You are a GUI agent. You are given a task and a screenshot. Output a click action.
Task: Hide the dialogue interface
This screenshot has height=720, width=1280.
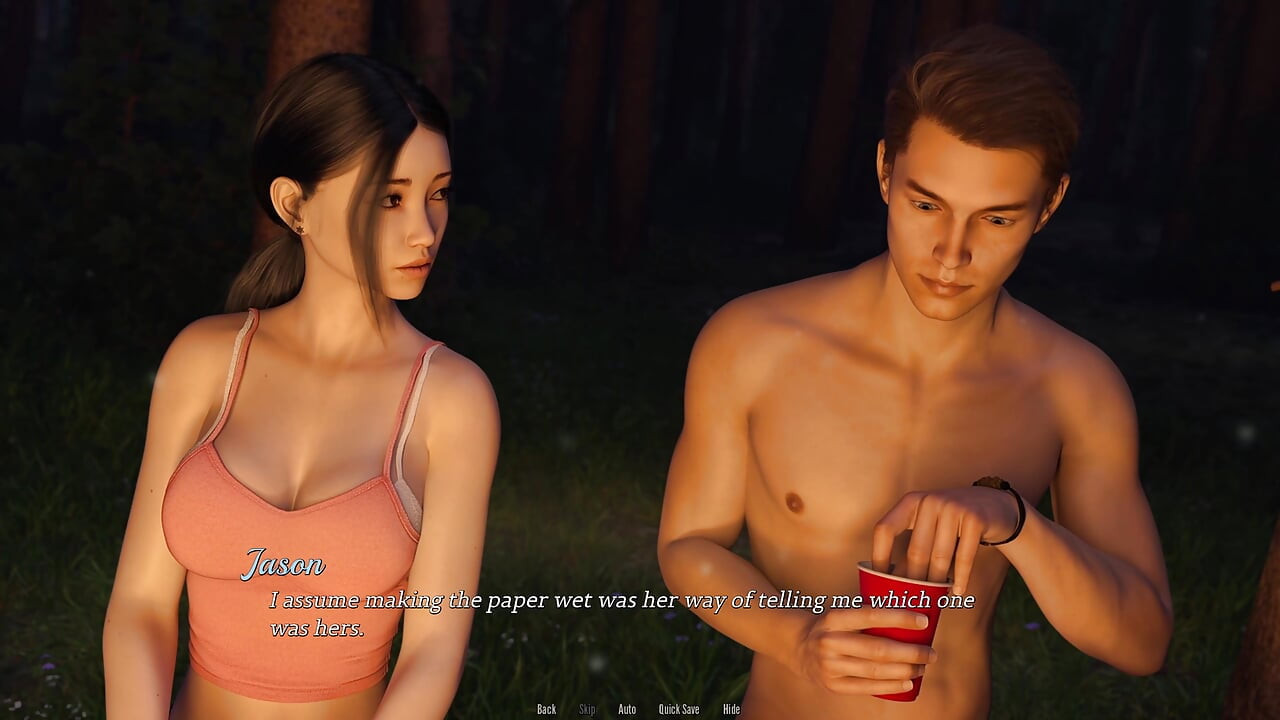(x=731, y=709)
